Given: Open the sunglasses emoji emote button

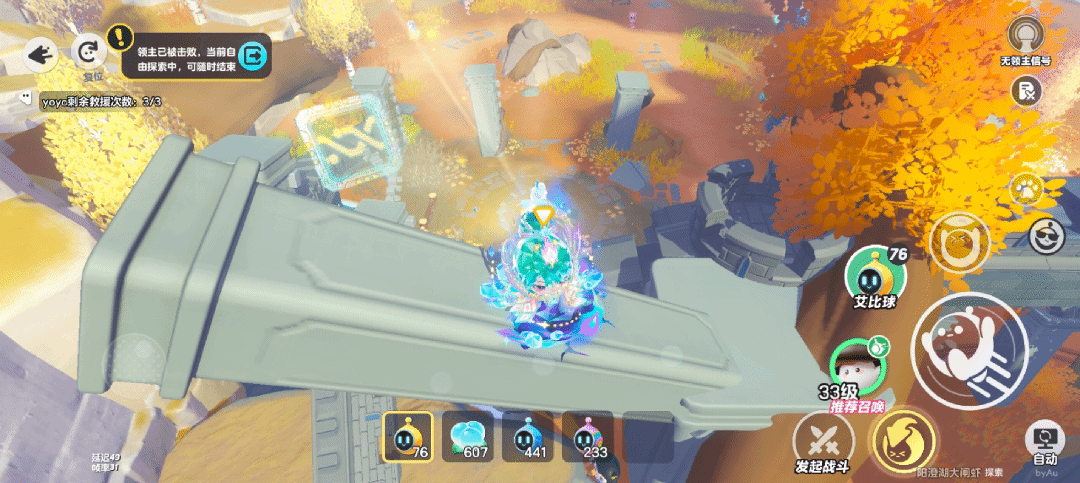Looking at the screenshot, I should point(1045,235).
